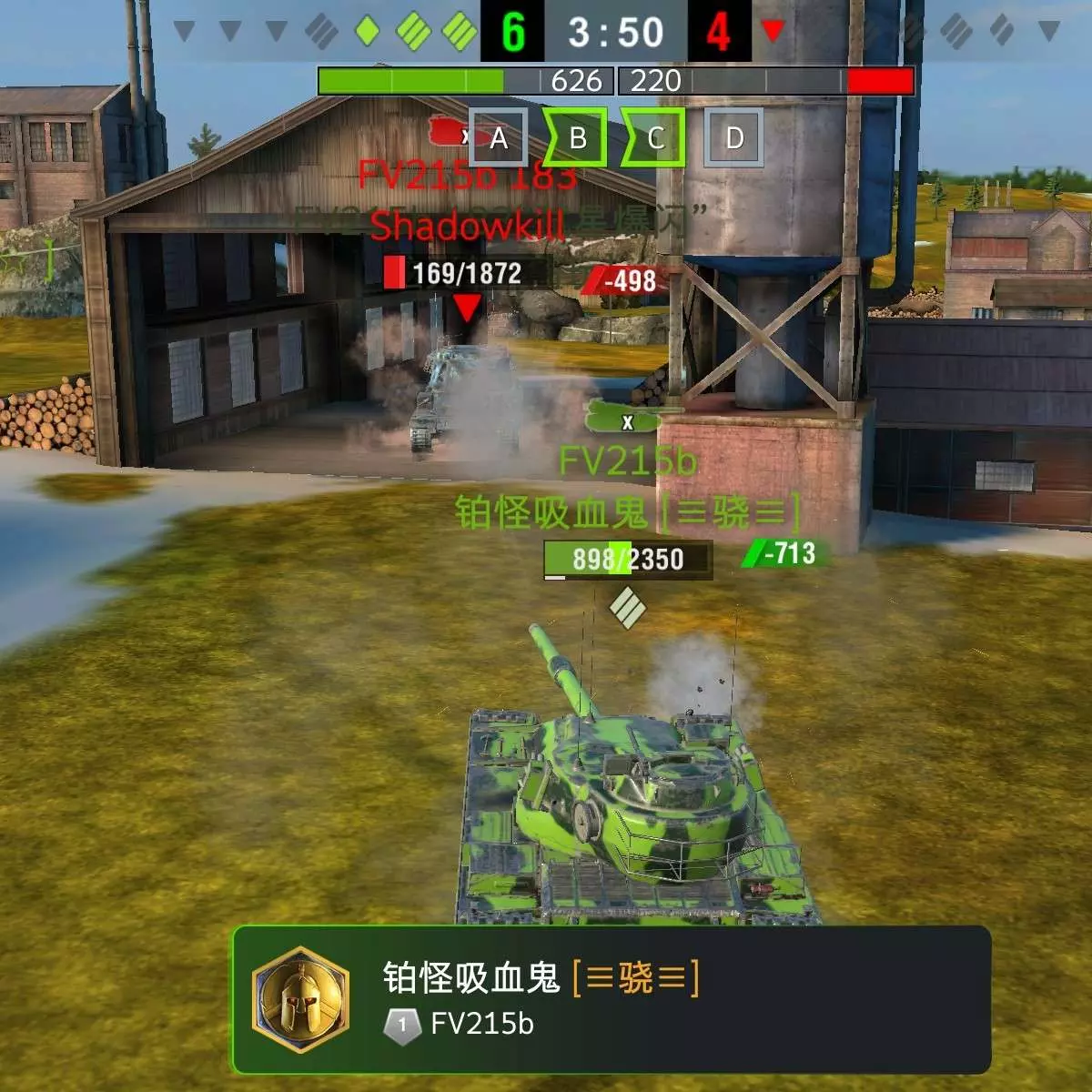Click the spectated player's FV215b name panel

(612, 999)
